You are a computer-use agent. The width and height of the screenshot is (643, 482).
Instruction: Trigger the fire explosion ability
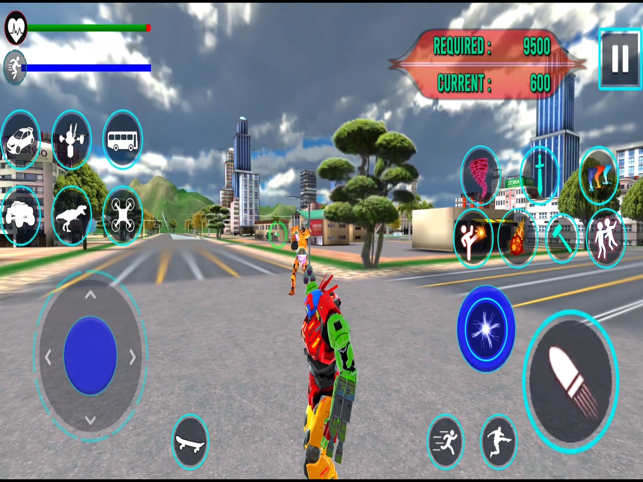click(516, 239)
